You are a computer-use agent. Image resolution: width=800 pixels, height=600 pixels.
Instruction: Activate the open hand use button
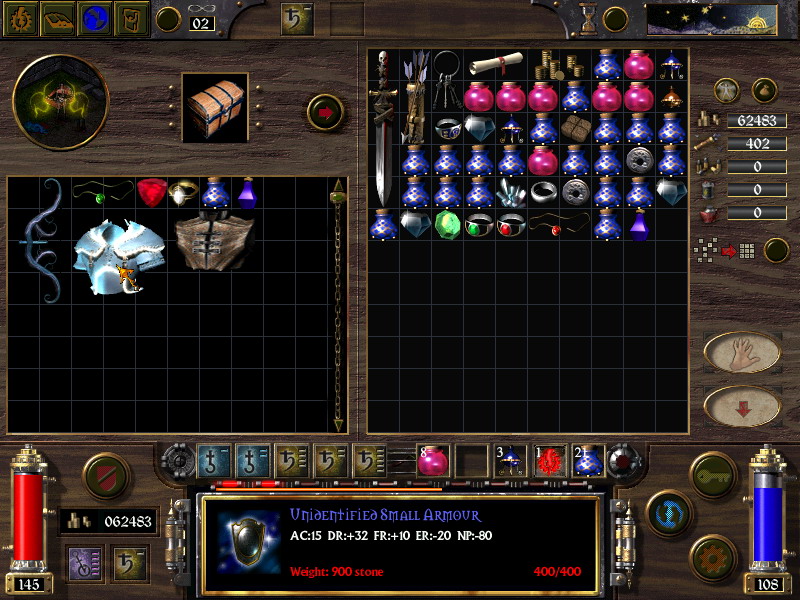(742, 351)
